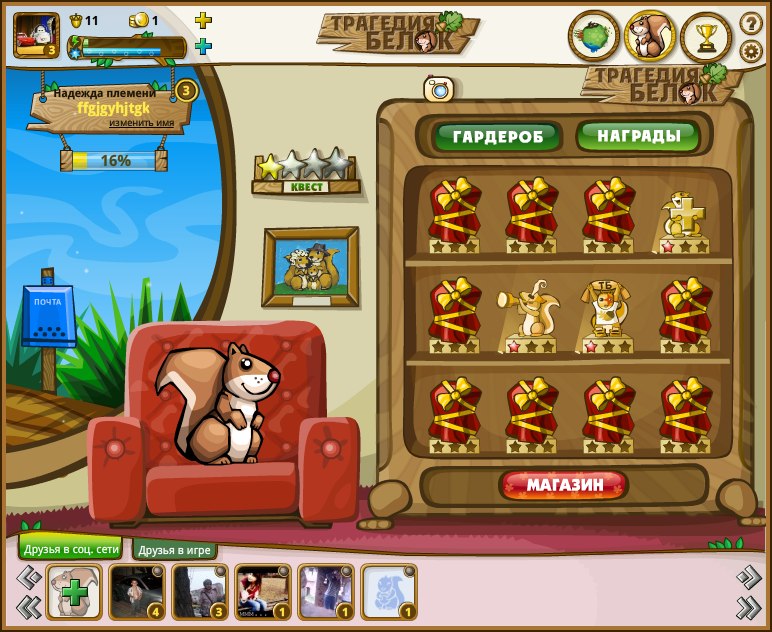Choose the level 4 friend avatar
This screenshot has width=772, height=632.
[135, 592]
